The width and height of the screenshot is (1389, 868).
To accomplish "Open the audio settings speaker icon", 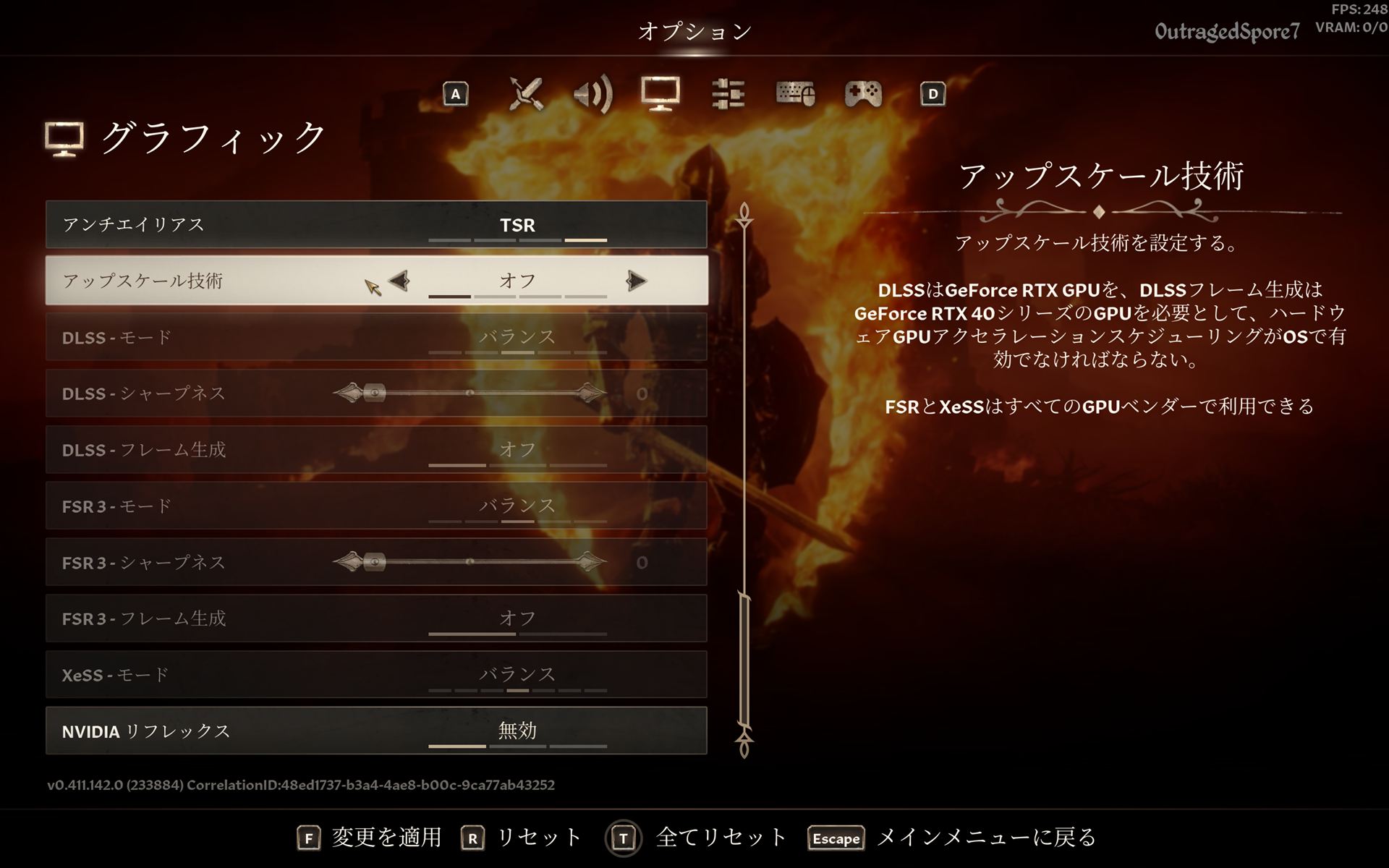I will (x=593, y=94).
